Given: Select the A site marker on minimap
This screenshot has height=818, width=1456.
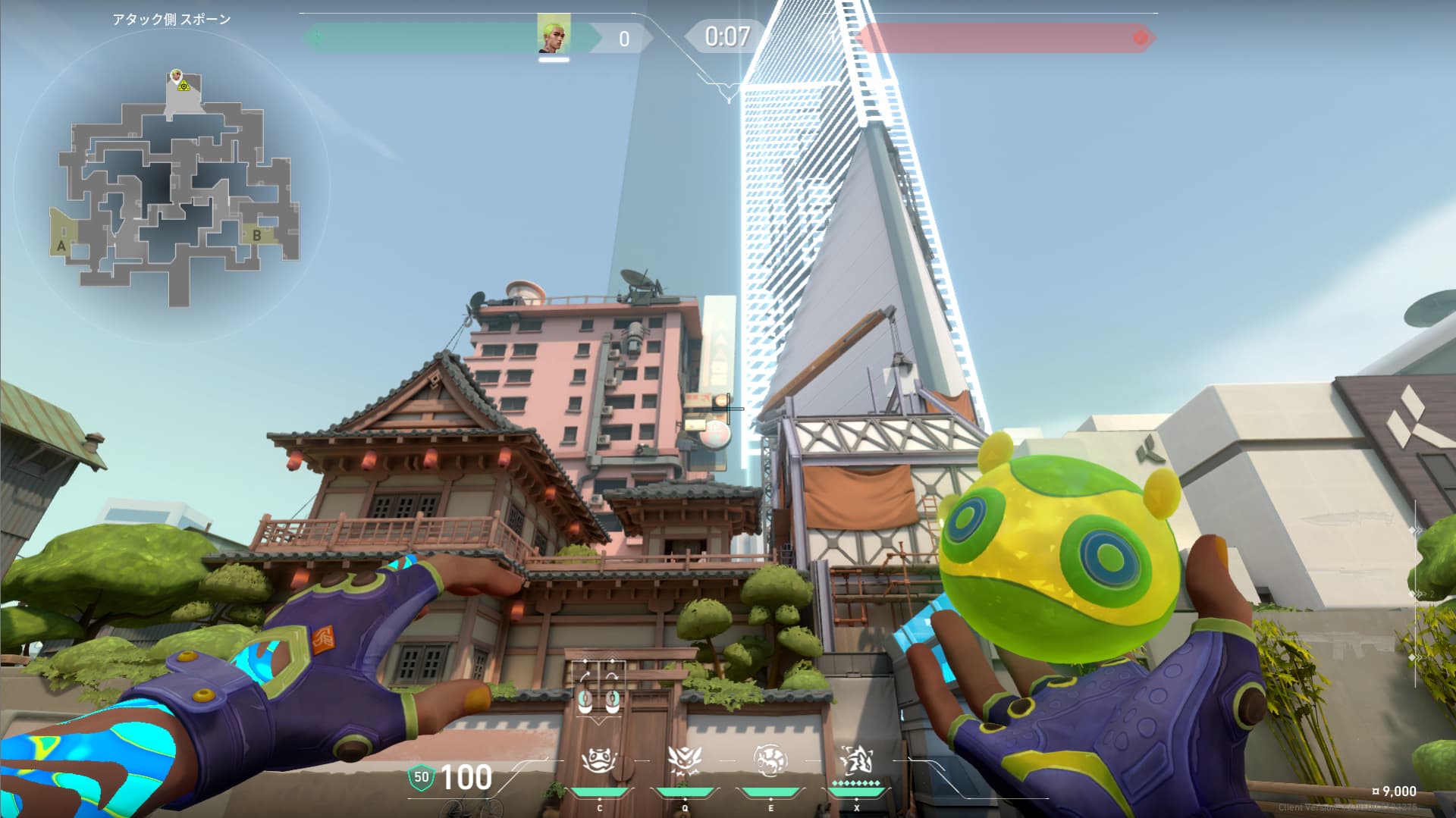Looking at the screenshot, I should click(62, 246).
